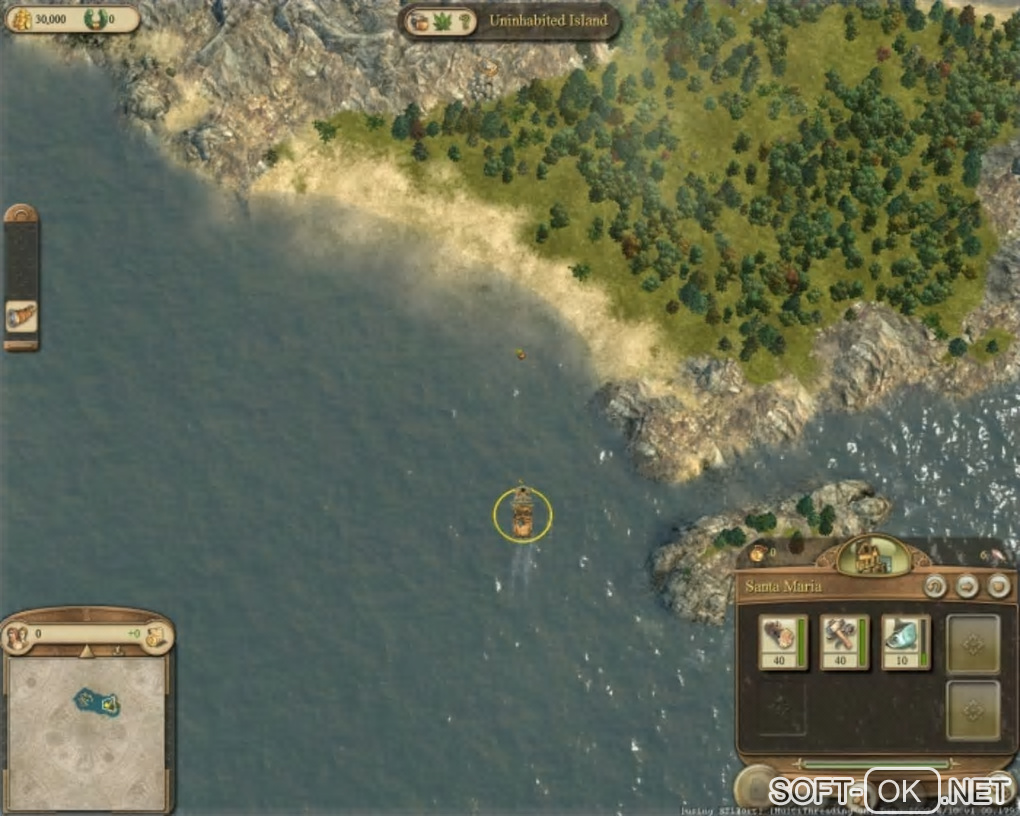The height and width of the screenshot is (816, 1020).
Task: Select the tools cargo slot
Action: click(x=845, y=642)
